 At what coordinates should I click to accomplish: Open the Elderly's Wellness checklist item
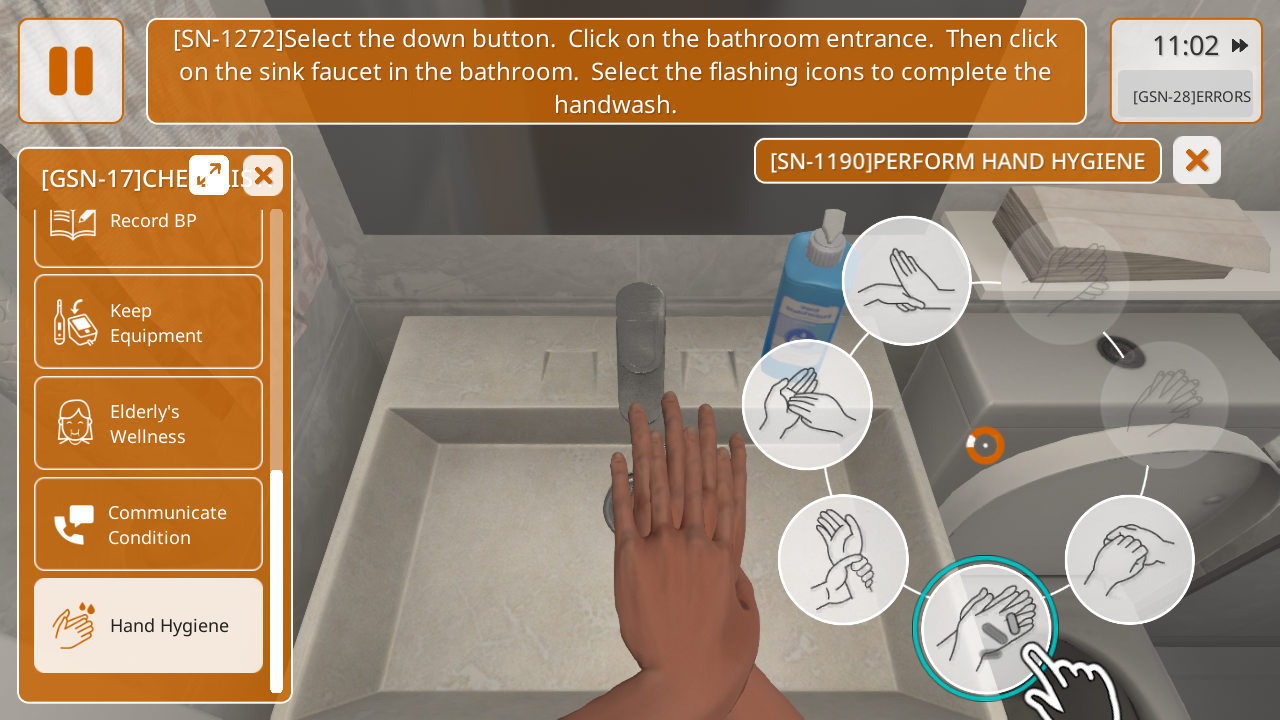pyautogui.click(x=148, y=423)
